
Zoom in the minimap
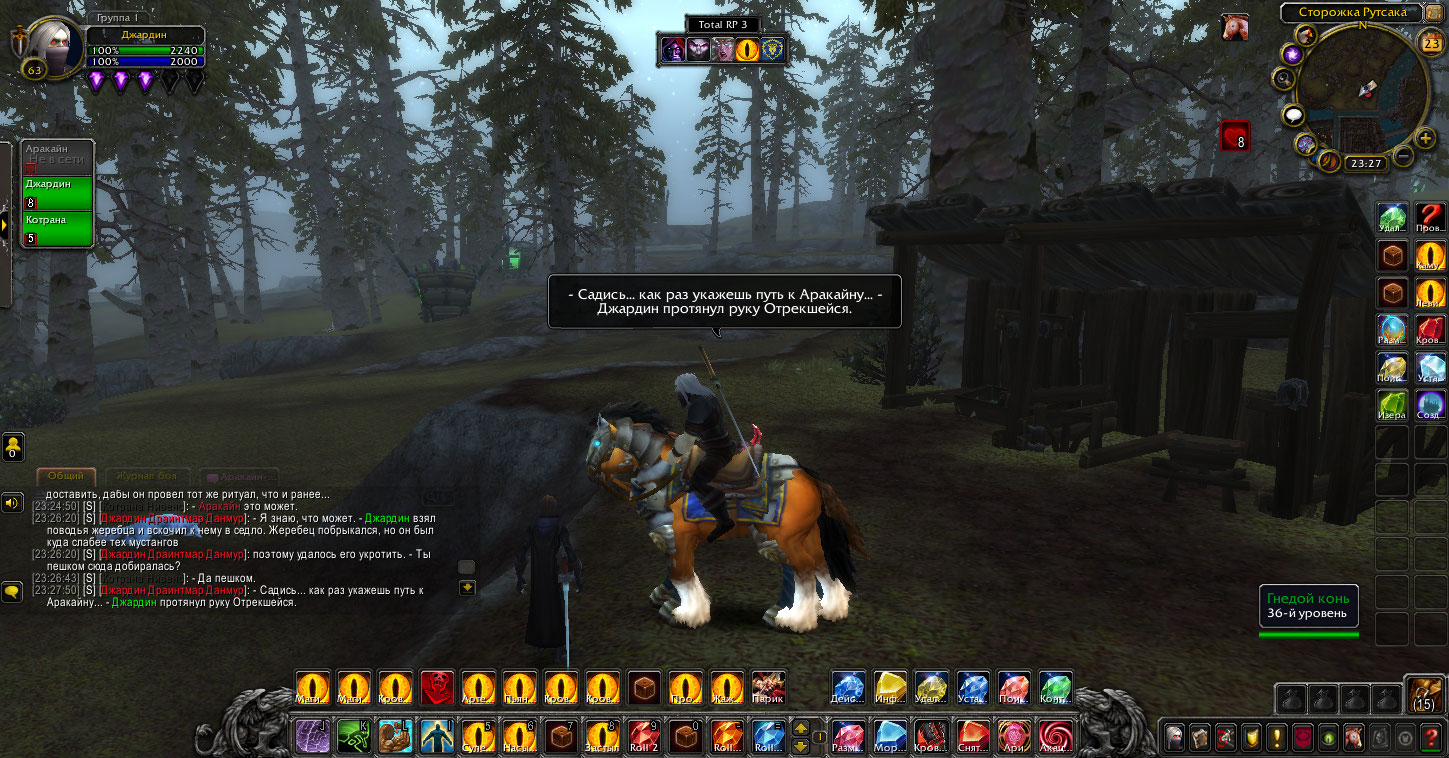click(x=1426, y=138)
